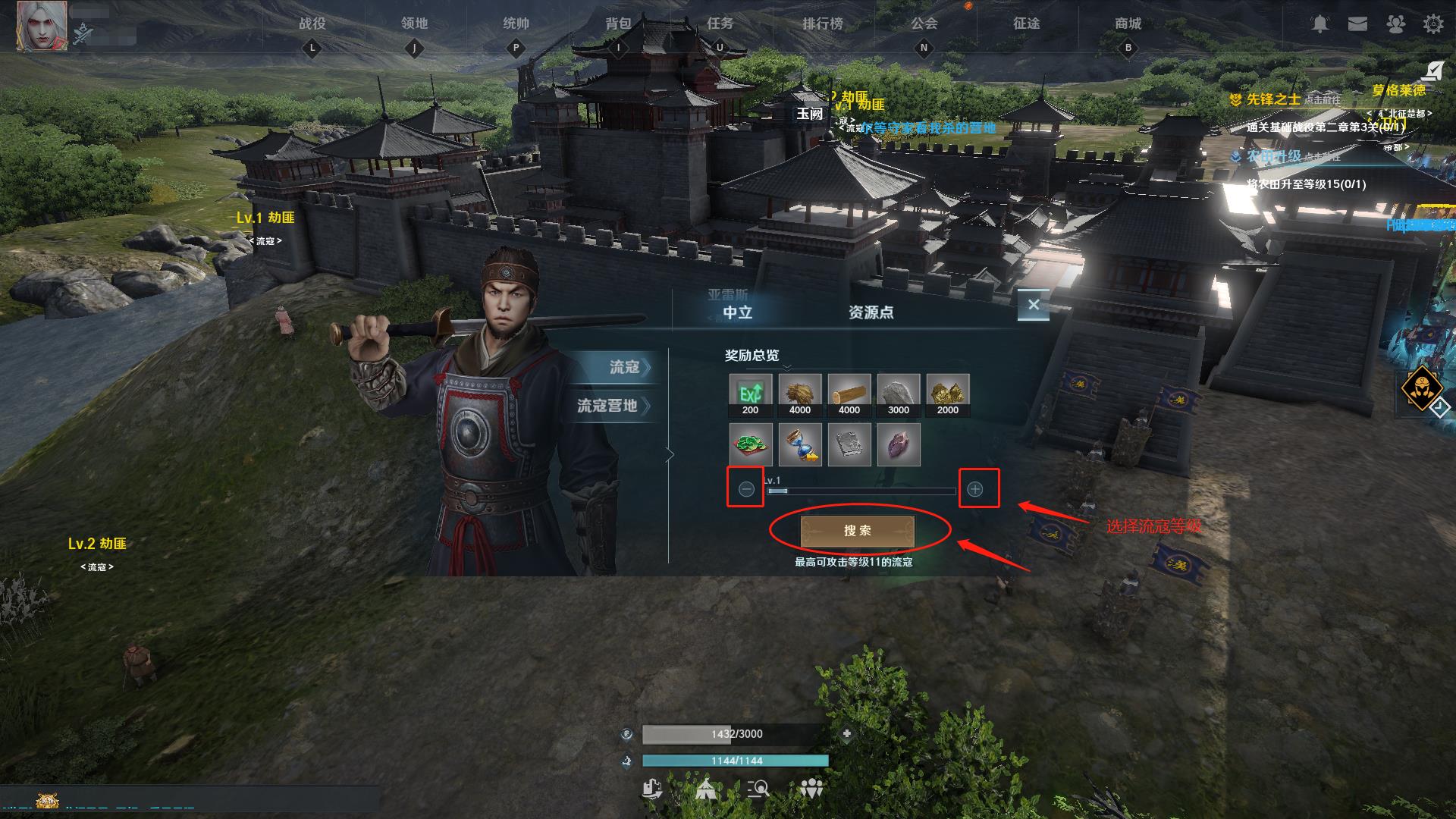View the EXP reward icon
Screen dimensions: 1456x819
tap(750, 394)
